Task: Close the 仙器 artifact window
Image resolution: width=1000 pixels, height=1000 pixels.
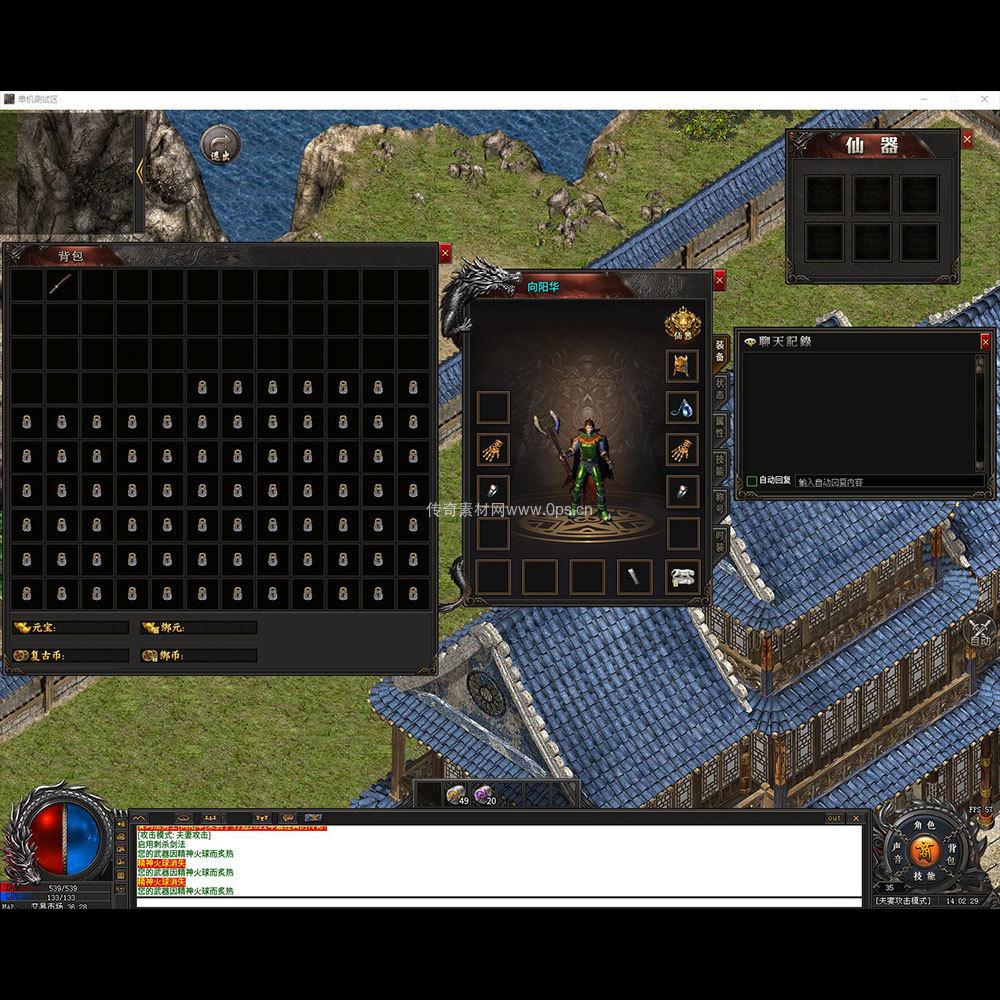Action: 967,141
